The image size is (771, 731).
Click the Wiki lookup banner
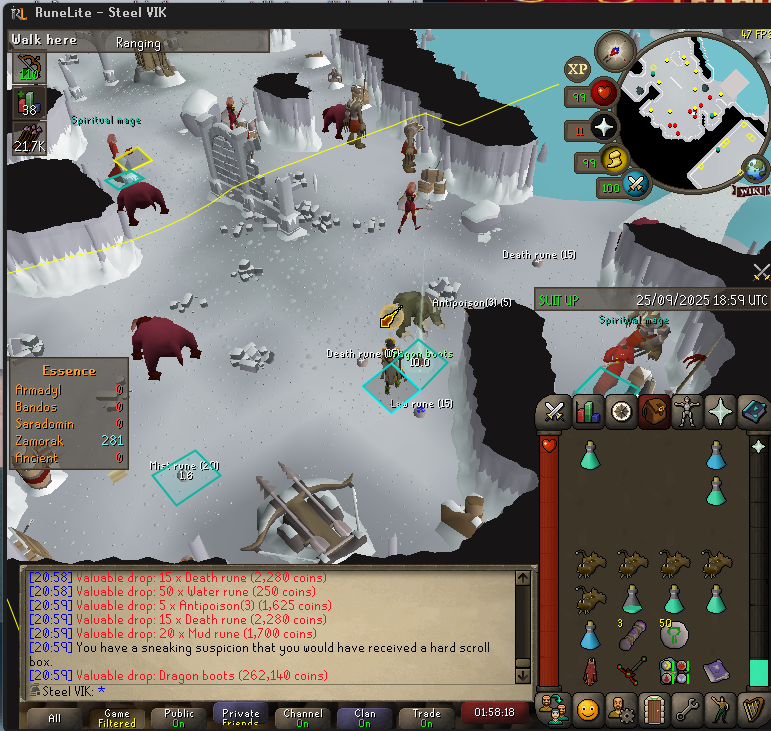tap(755, 190)
